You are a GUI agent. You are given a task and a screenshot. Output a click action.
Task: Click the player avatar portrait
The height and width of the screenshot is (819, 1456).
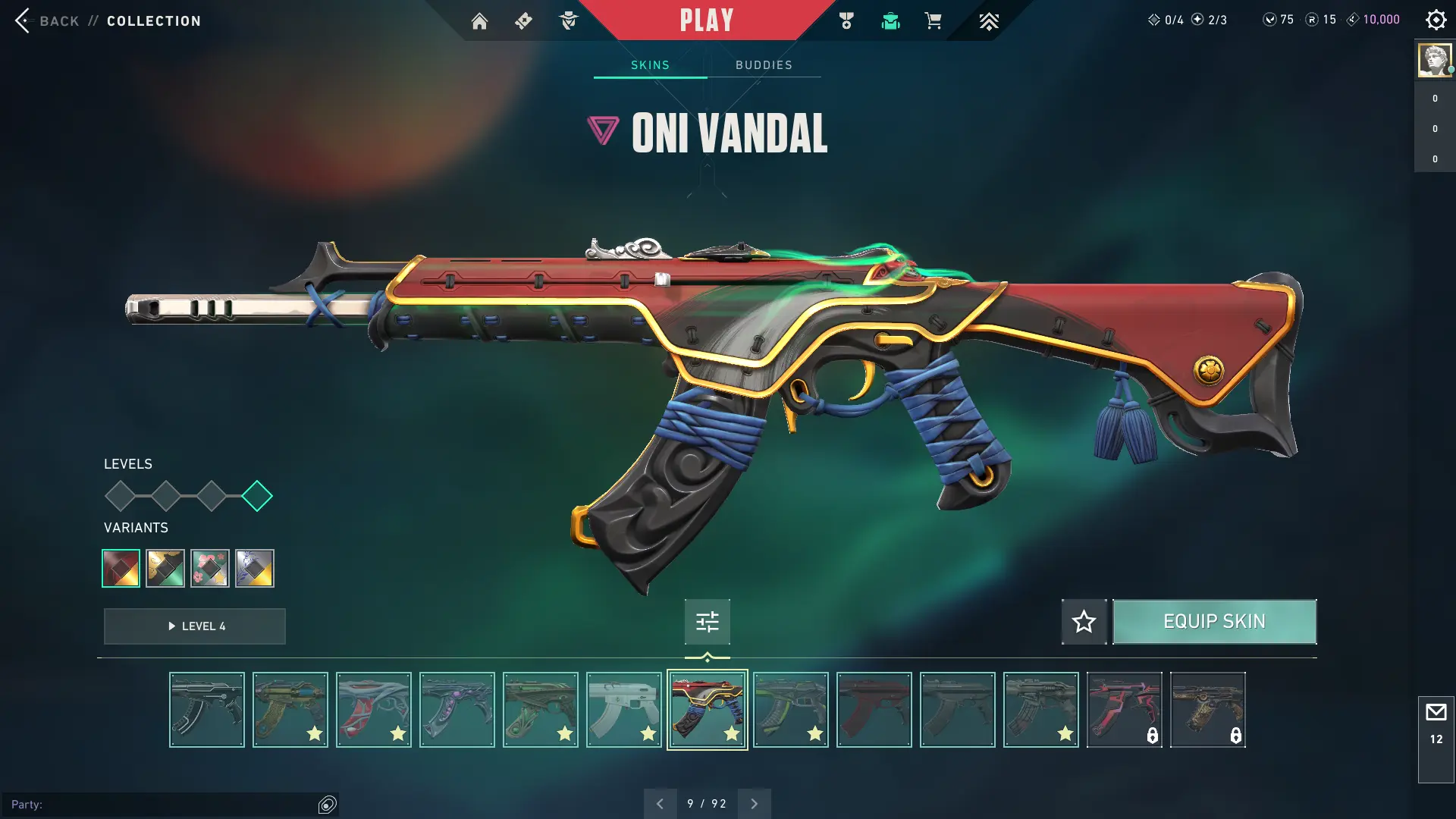click(x=1434, y=60)
